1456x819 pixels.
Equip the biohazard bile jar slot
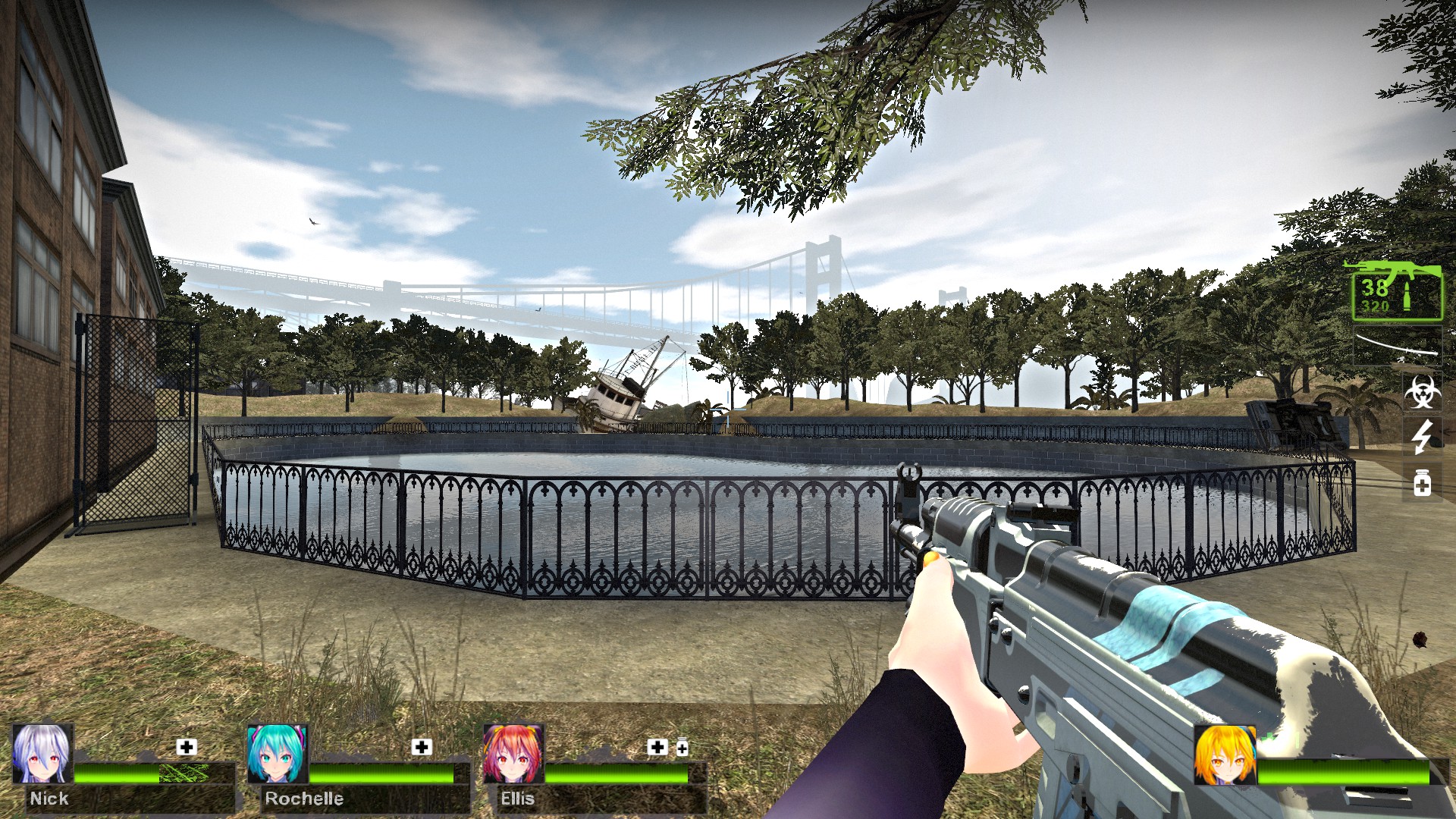pos(1422,391)
